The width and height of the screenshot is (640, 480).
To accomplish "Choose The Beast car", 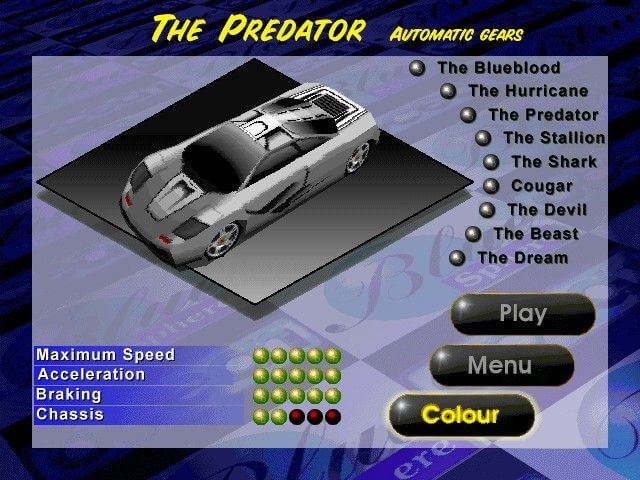I will click(535, 234).
